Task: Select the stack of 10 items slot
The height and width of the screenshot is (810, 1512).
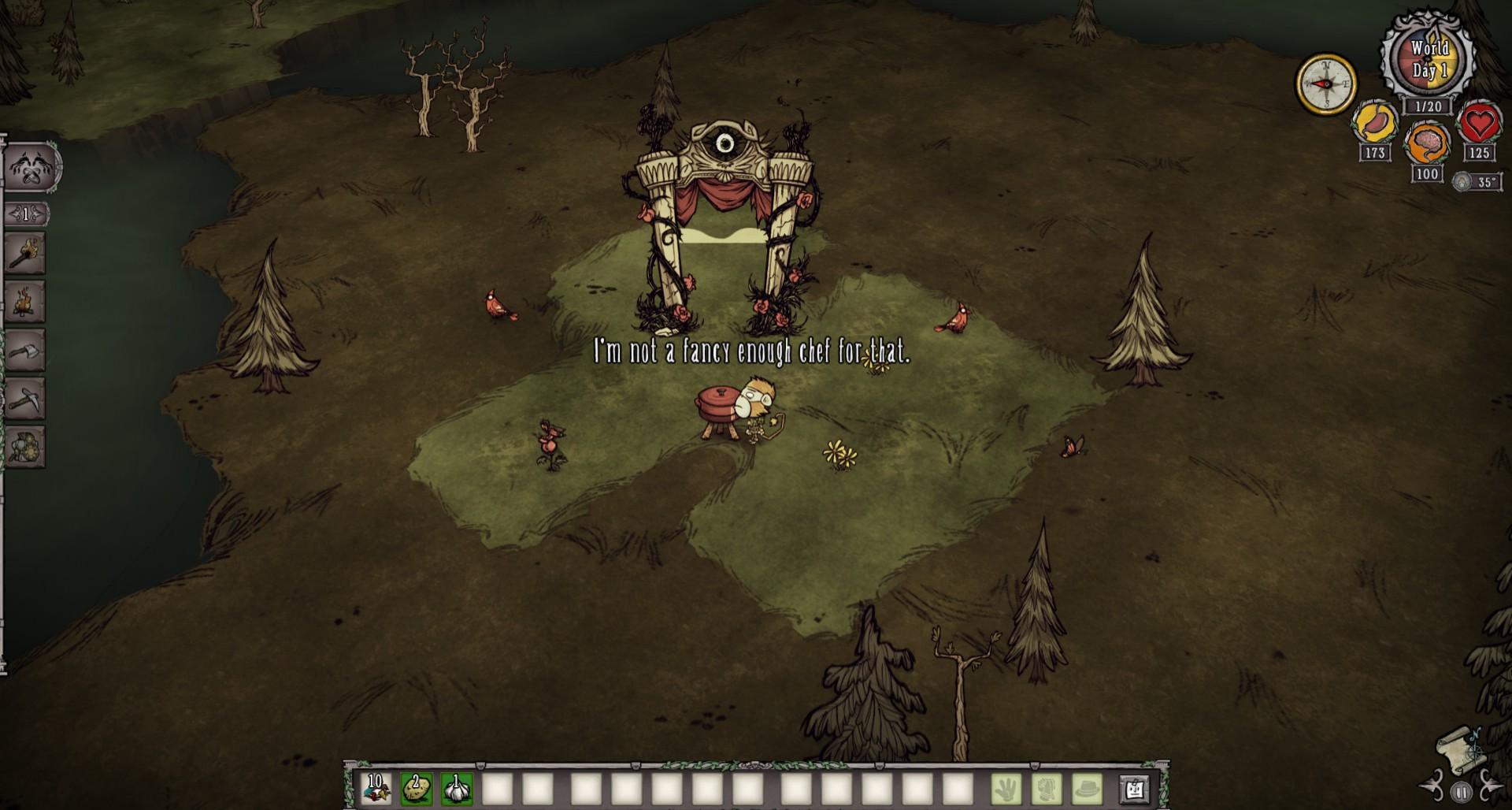Action: pyautogui.click(x=376, y=788)
